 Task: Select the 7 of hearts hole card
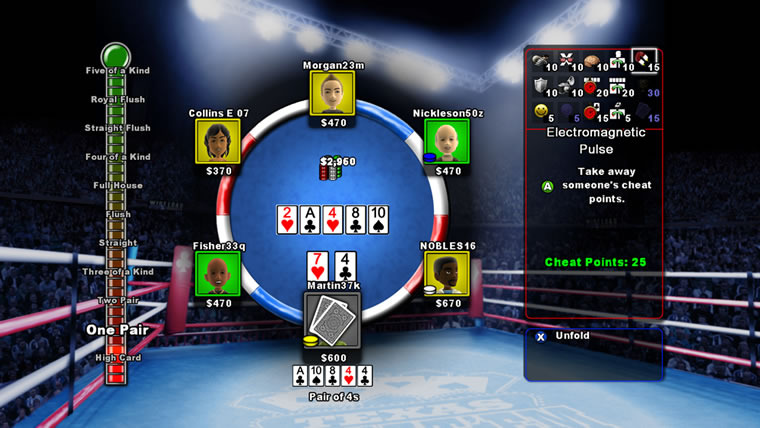317,266
